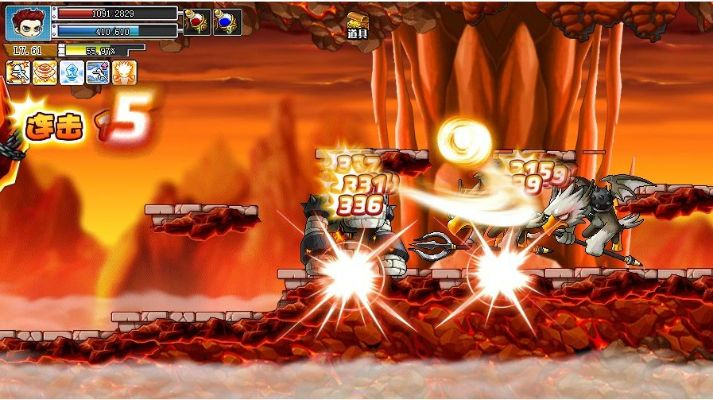The image size is (713, 400).
Task: Click the red-haired character portrait
Action: (27, 23)
